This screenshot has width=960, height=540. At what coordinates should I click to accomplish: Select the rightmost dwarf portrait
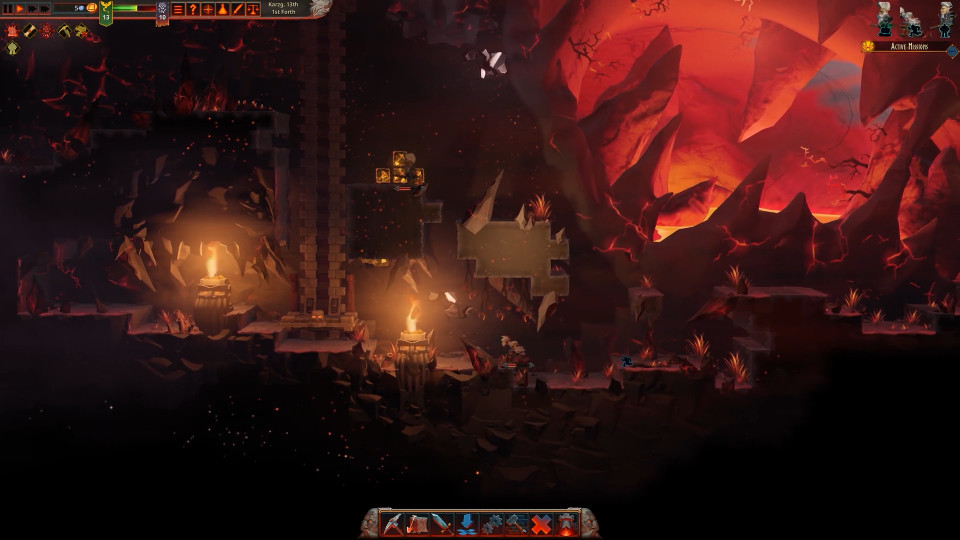coord(945,18)
